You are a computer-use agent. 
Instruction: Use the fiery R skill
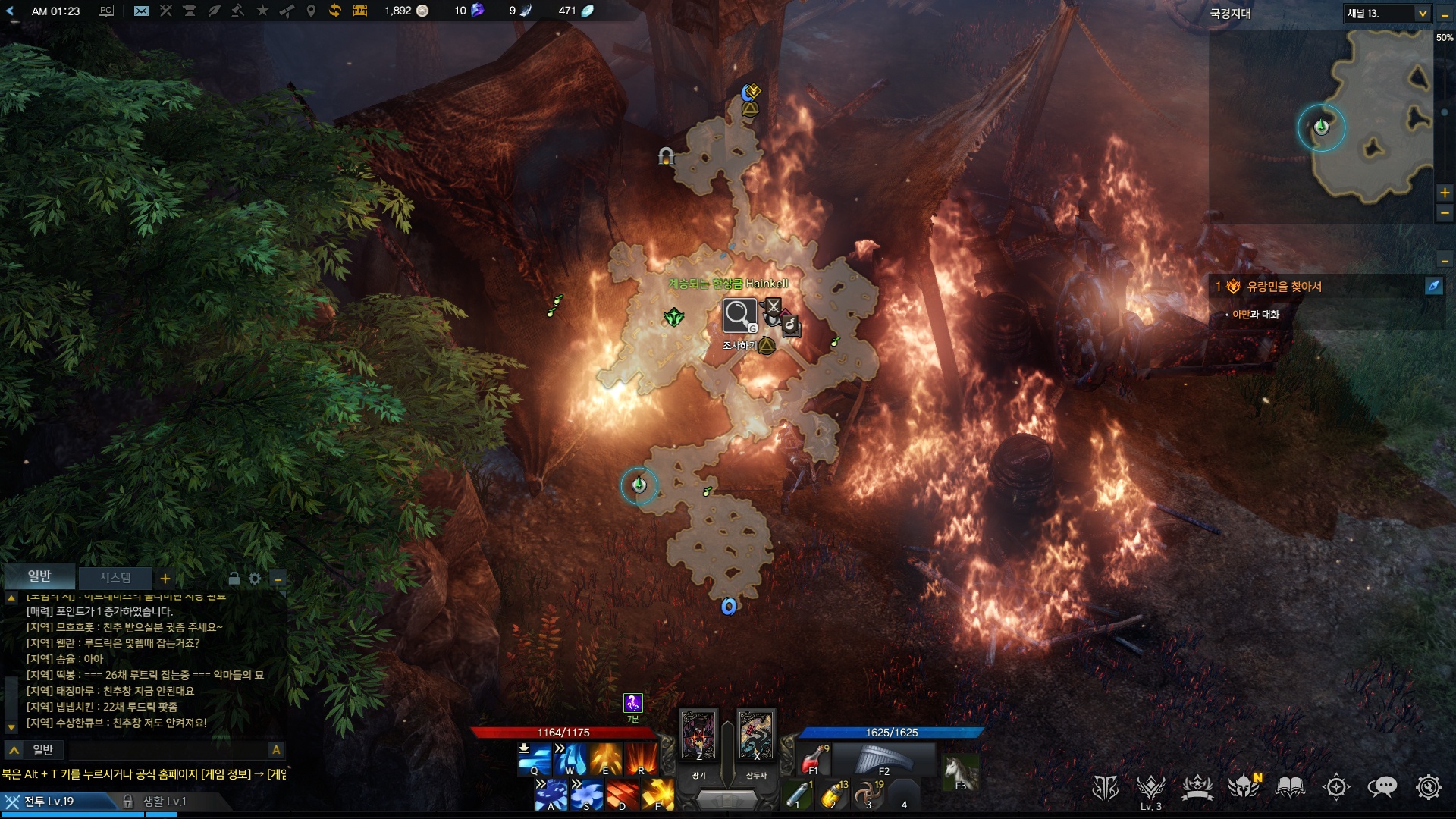coord(642,758)
